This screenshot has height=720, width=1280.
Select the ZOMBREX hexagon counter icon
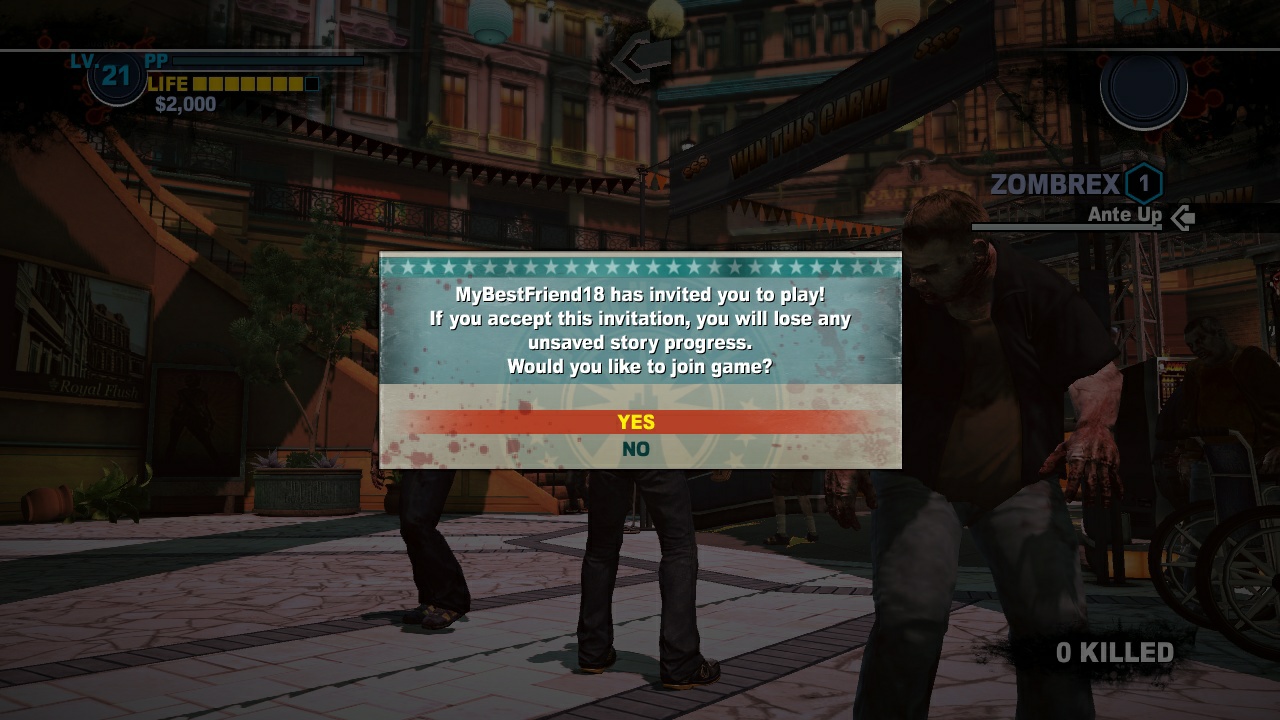coord(1143,183)
